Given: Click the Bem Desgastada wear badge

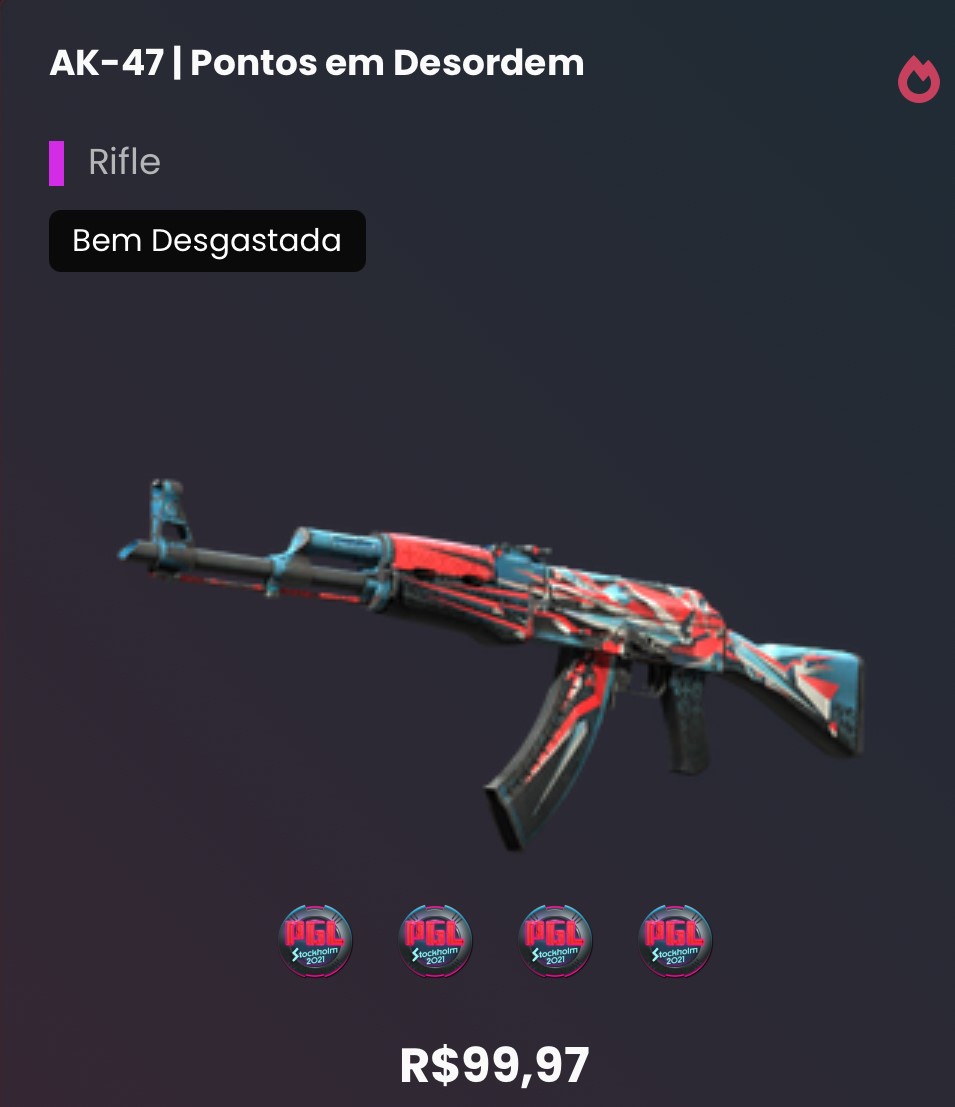Looking at the screenshot, I should 207,241.
